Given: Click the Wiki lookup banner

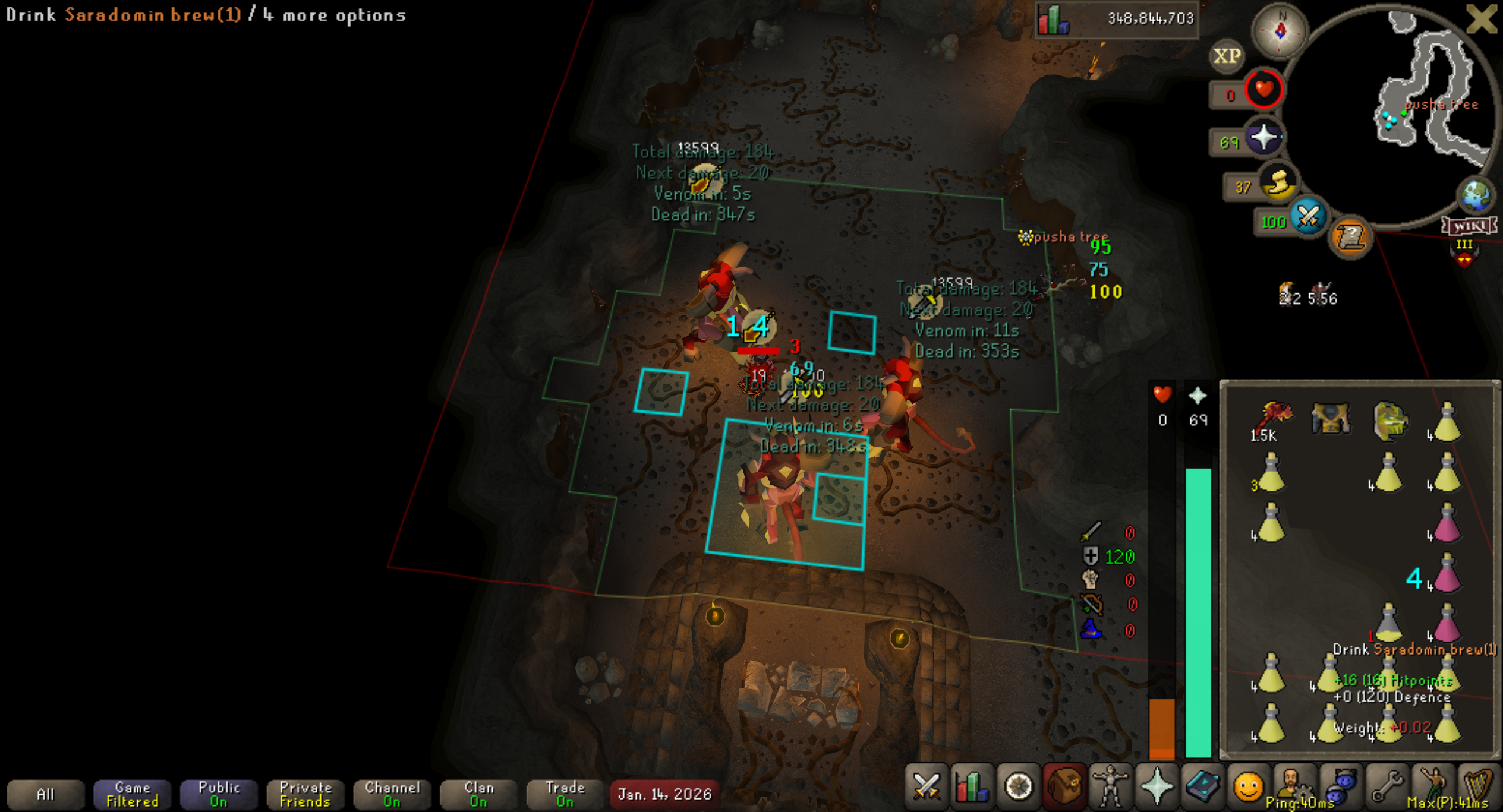Looking at the screenshot, I should 1470,226.
